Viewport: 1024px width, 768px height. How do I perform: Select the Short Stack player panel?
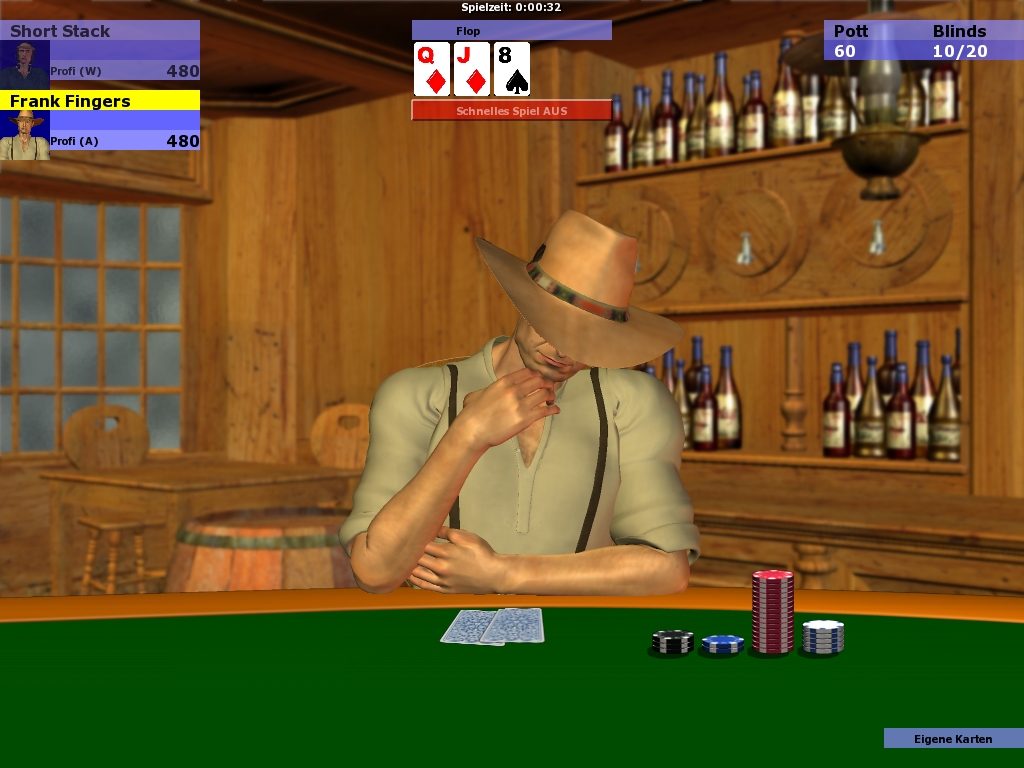pos(100,51)
